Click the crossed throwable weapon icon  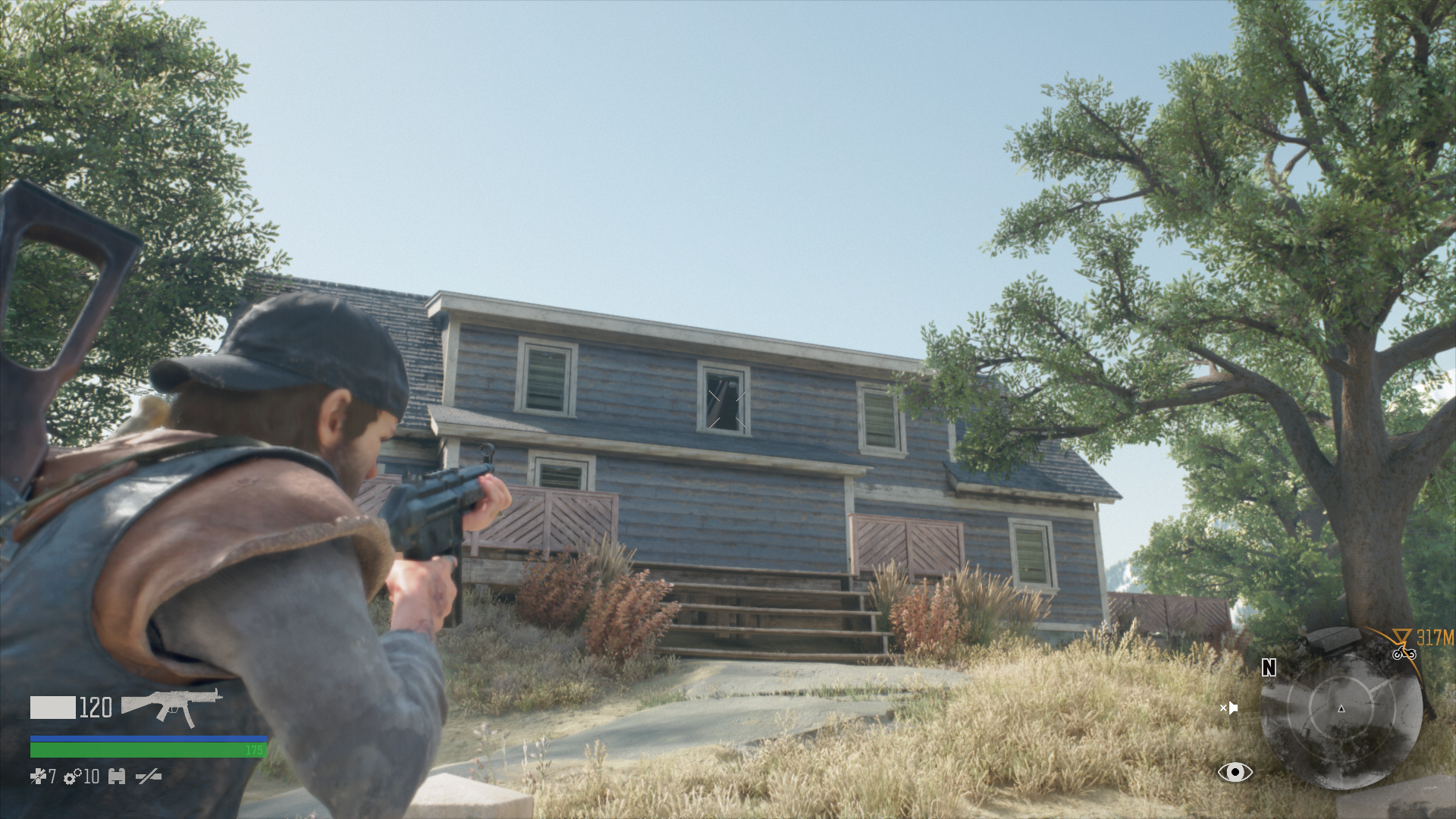148,777
